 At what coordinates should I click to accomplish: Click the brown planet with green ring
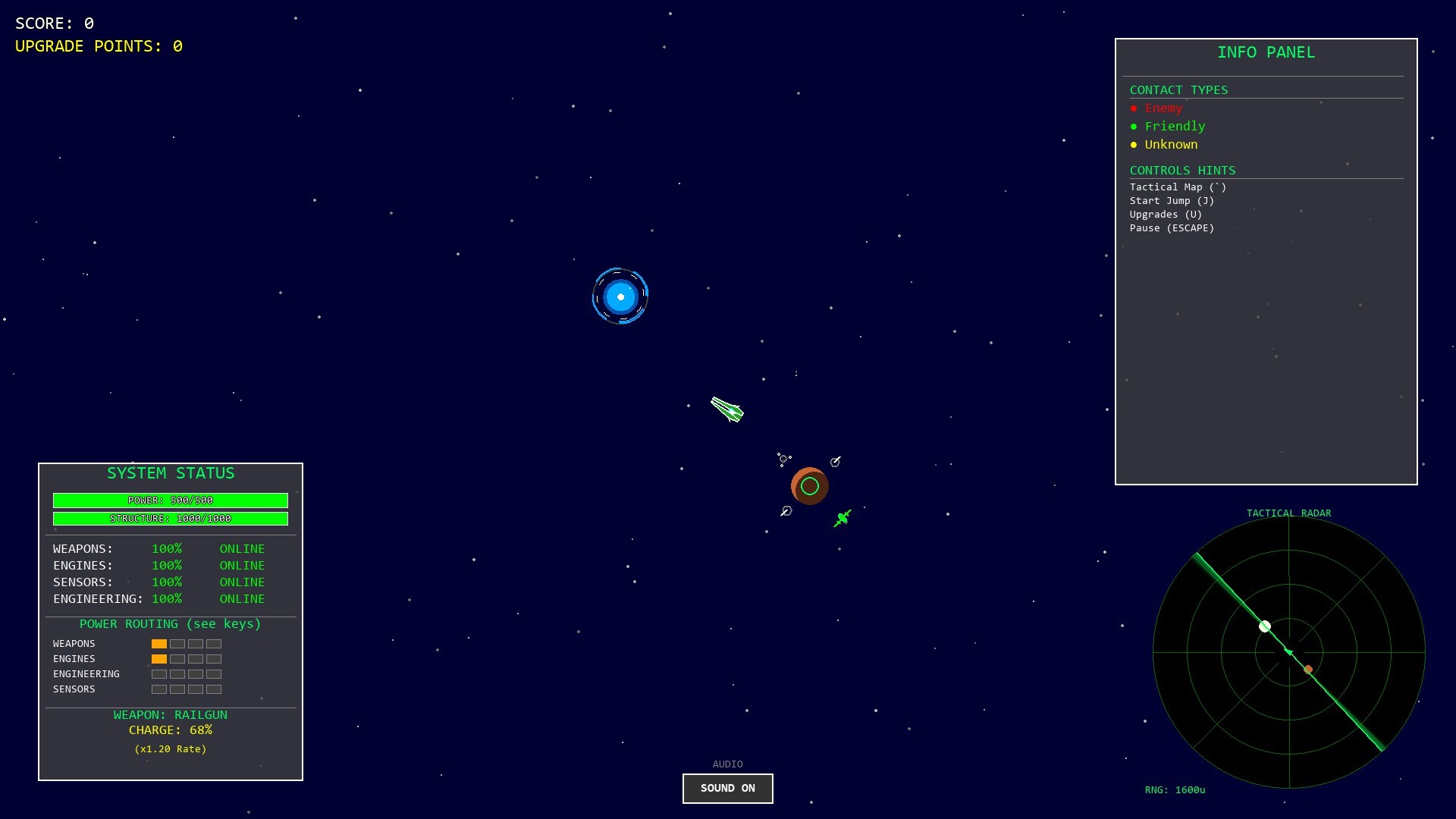[809, 486]
